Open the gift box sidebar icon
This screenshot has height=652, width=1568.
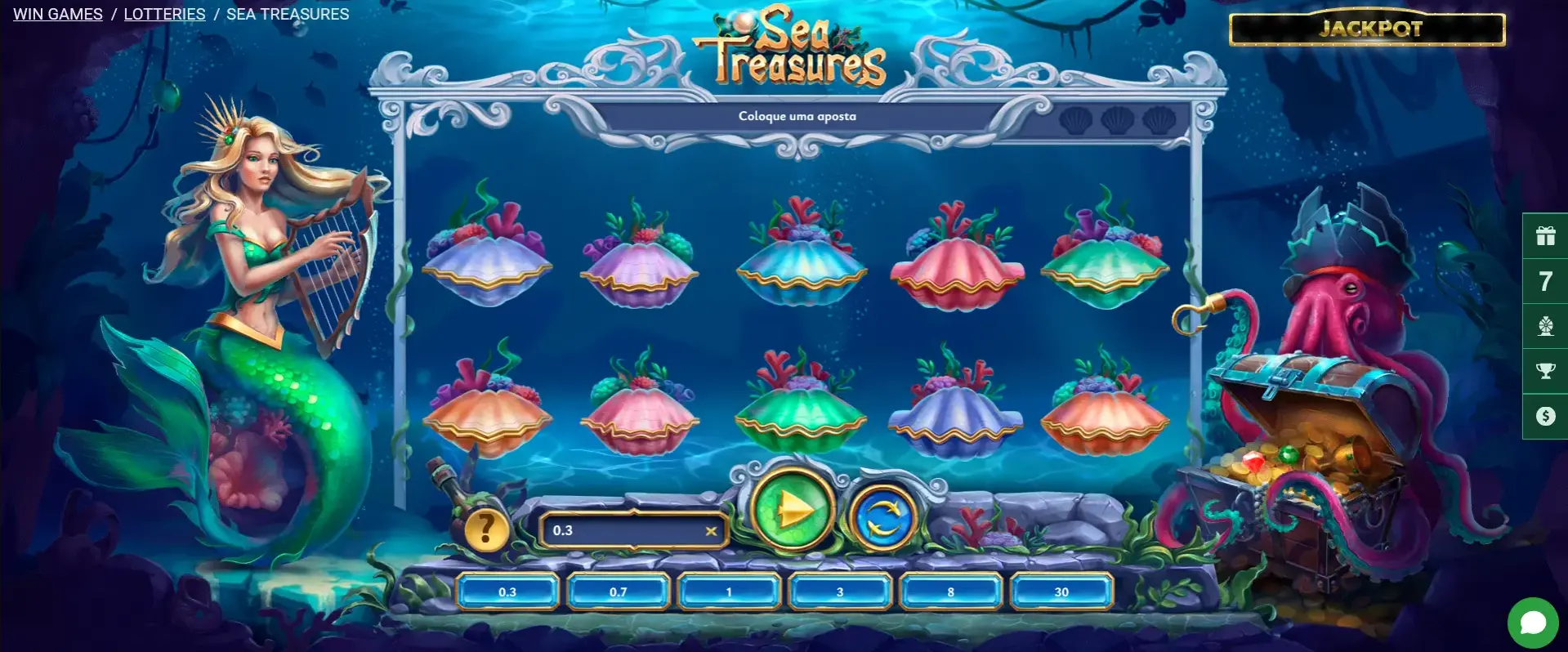pos(1545,236)
